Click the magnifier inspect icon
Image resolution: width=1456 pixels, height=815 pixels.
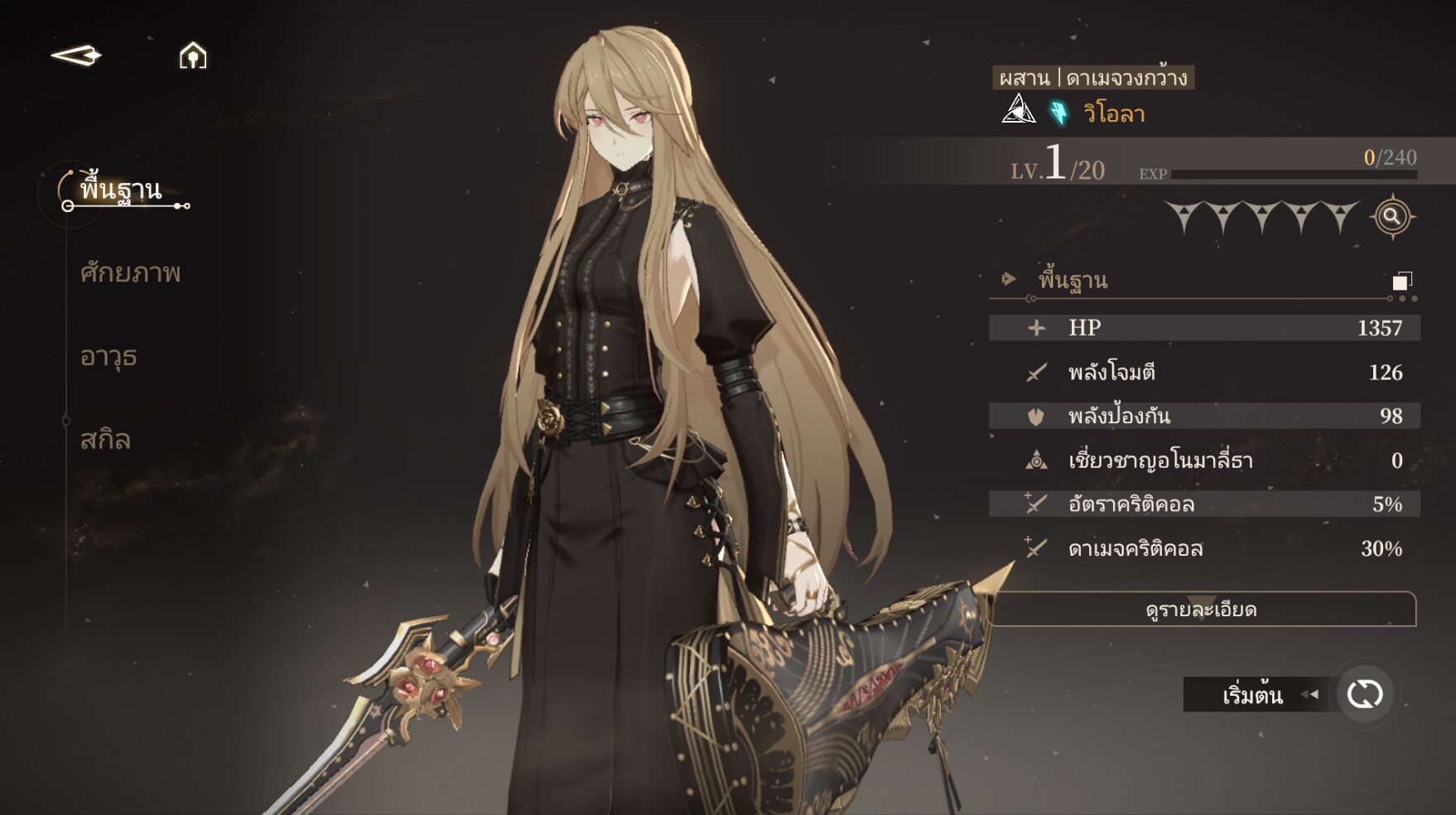(1392, 217)
